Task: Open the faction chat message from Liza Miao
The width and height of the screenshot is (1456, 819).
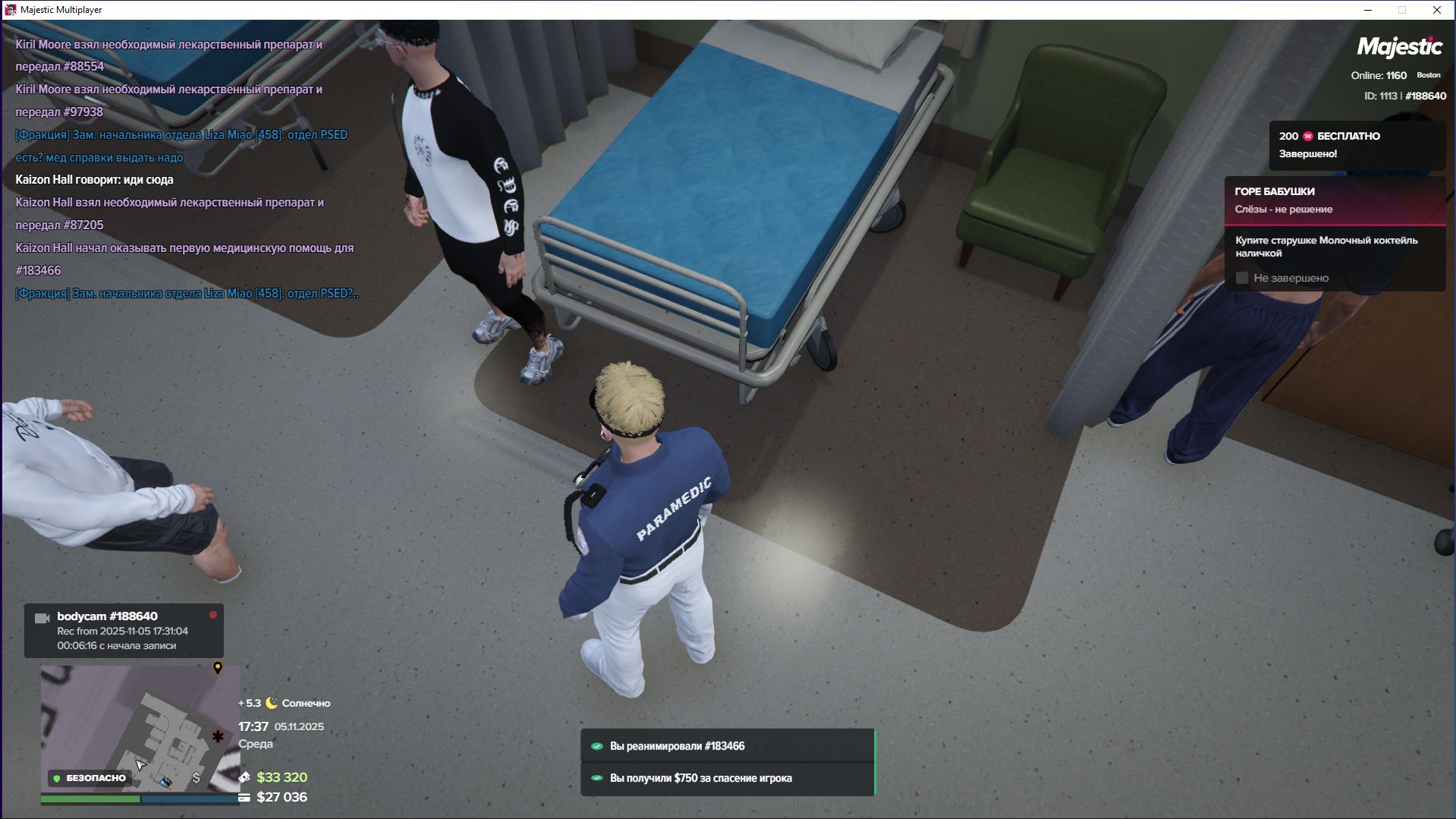Action: pyautogui.click(x=181, y=146)
